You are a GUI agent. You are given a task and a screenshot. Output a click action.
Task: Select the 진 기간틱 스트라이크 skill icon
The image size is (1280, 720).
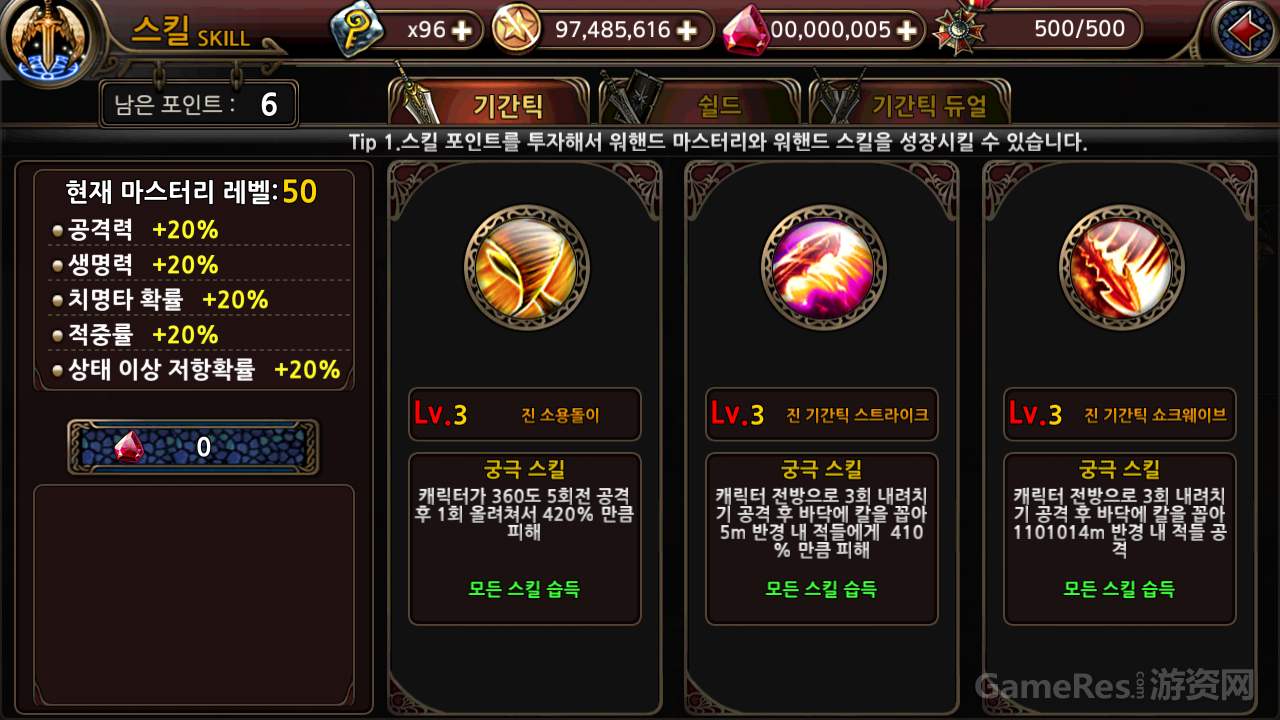click(x=821, y=267)
